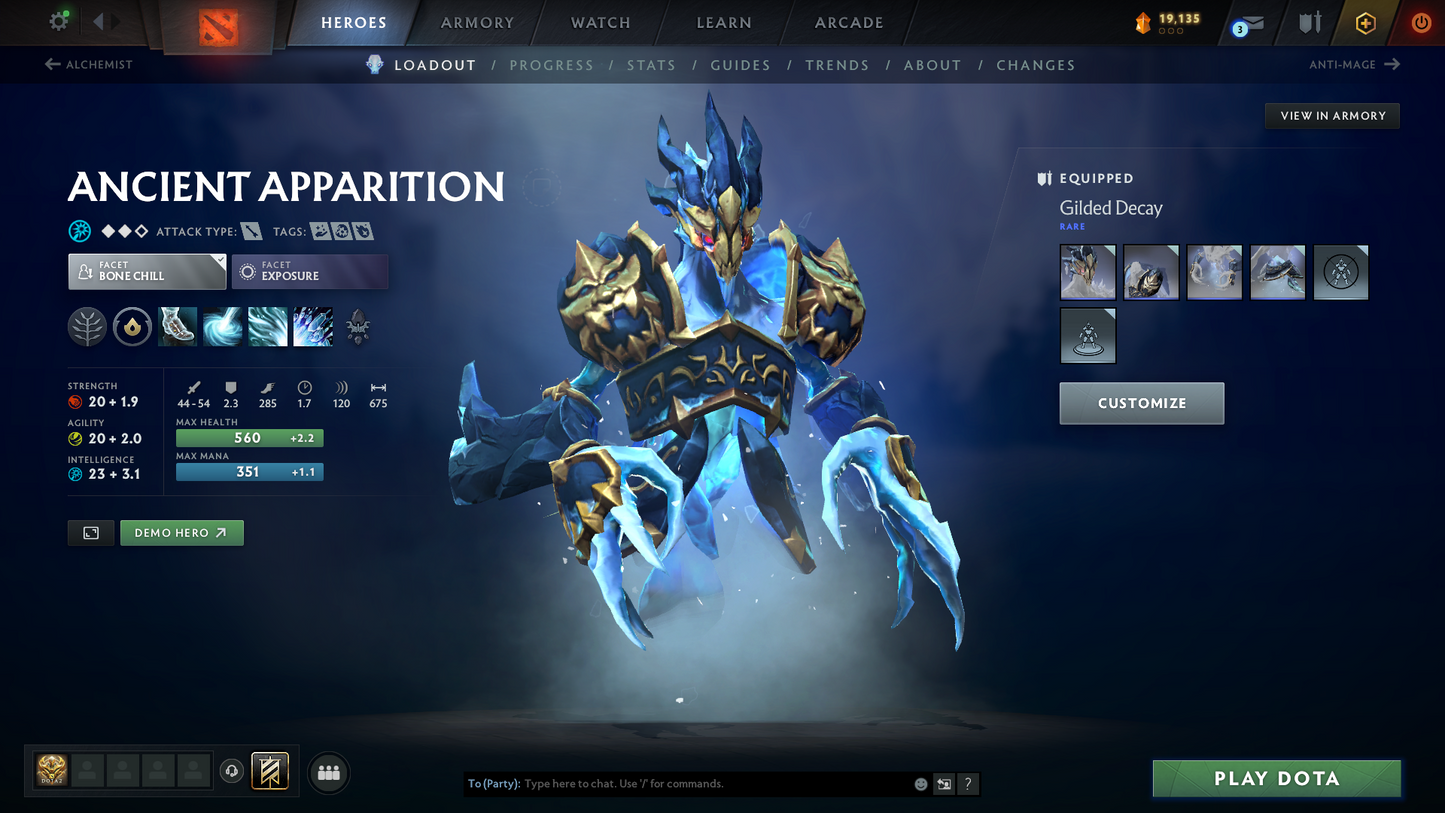
Task: Toggle fullscreen hero preview mode
Action: (90, 532)
